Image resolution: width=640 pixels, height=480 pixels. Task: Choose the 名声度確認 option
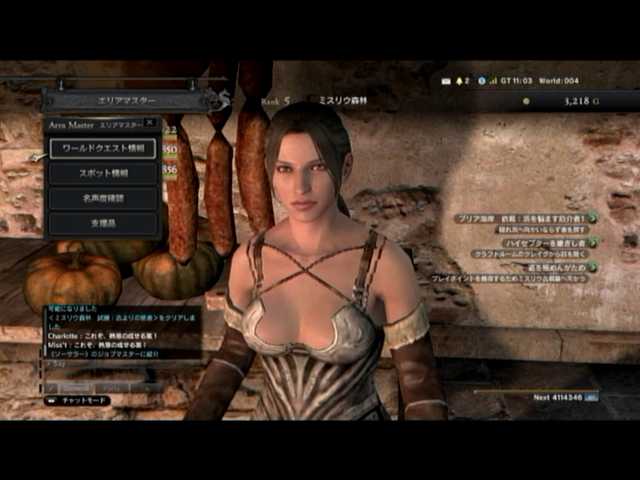tap(103, 199)
